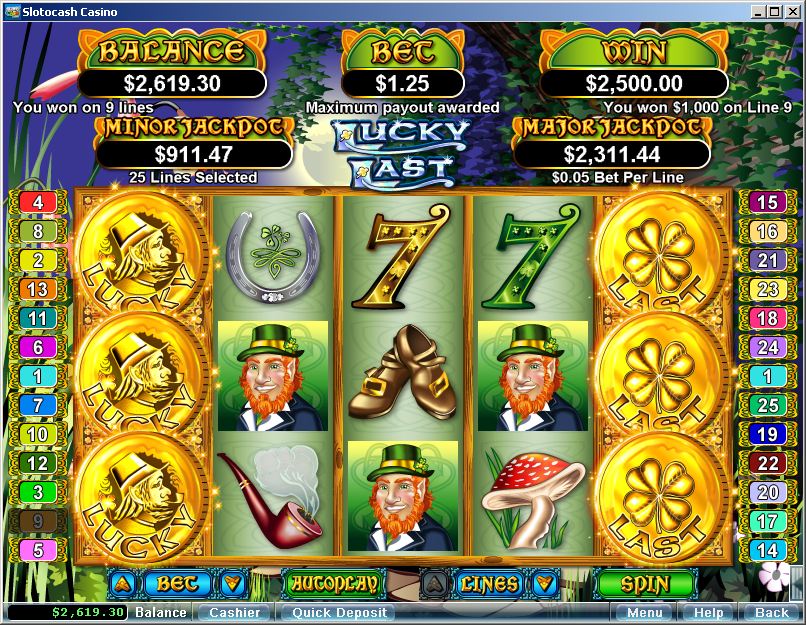Close the Slotocash Casino window
Image resolution: width=806 pixels, height=625 pixels.
(x=792, y=11)
